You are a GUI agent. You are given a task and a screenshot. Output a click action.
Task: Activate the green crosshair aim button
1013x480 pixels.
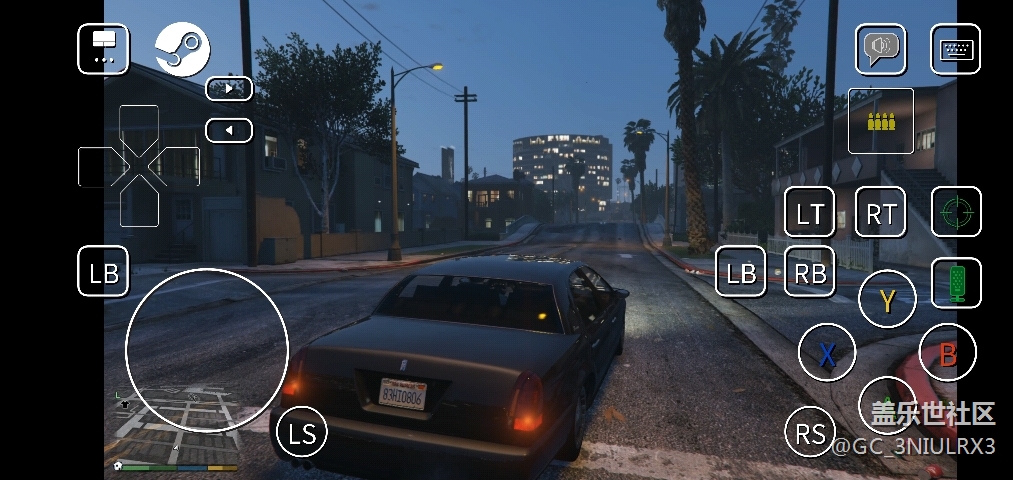tap(956, 212)
